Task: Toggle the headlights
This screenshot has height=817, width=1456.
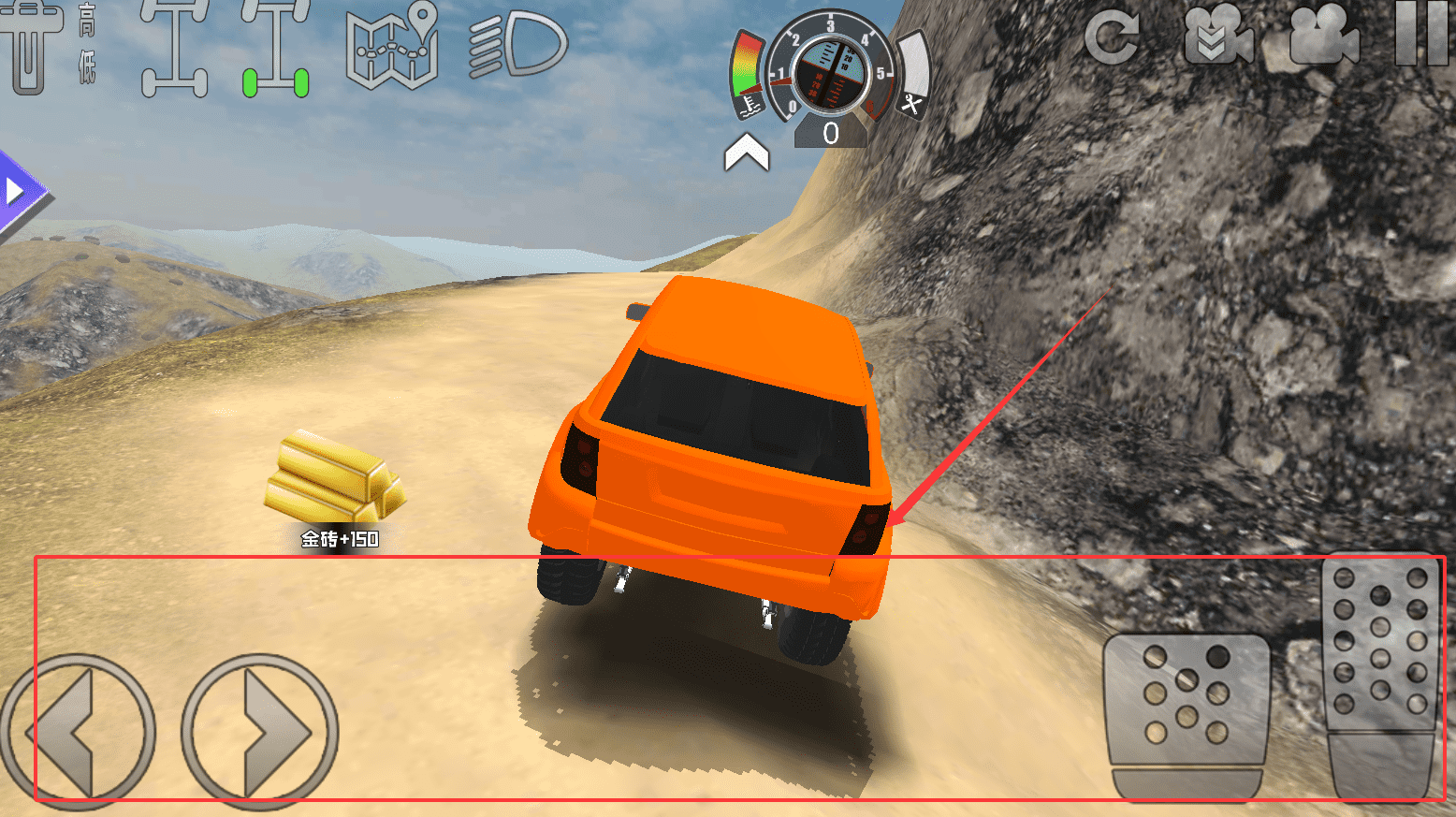Action: click(x=517, y=44)
